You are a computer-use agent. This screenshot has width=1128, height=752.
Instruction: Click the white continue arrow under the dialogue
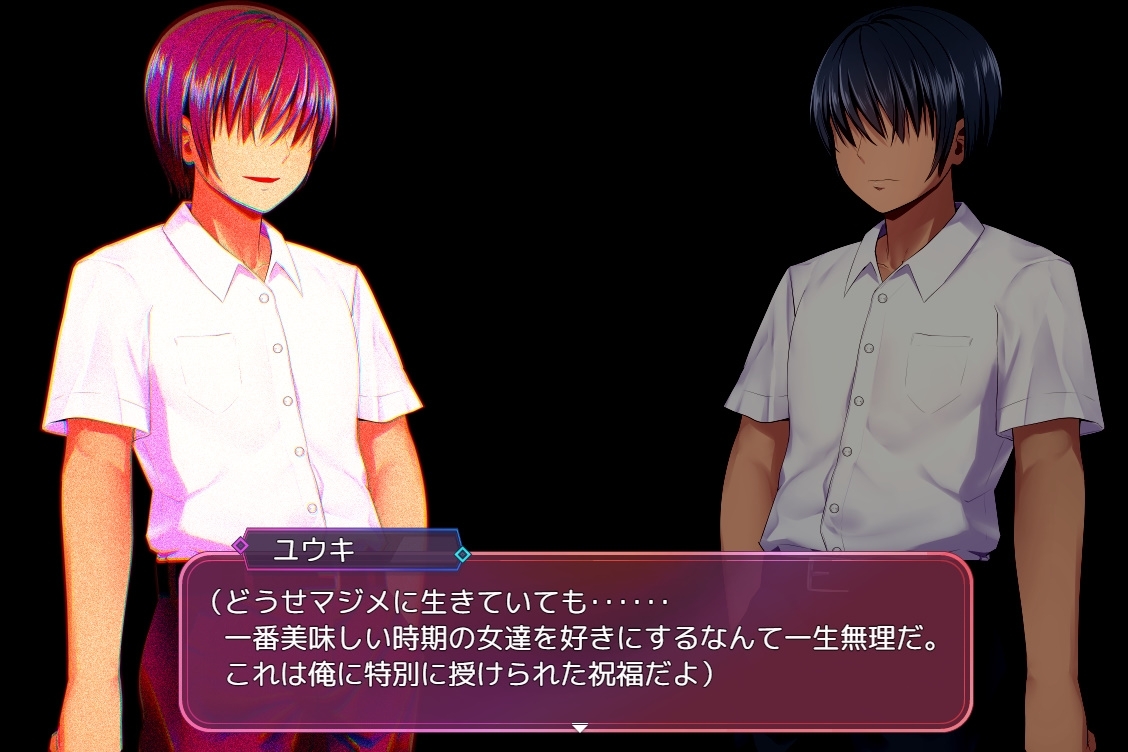pyautogui.click(x=579, y=727)
